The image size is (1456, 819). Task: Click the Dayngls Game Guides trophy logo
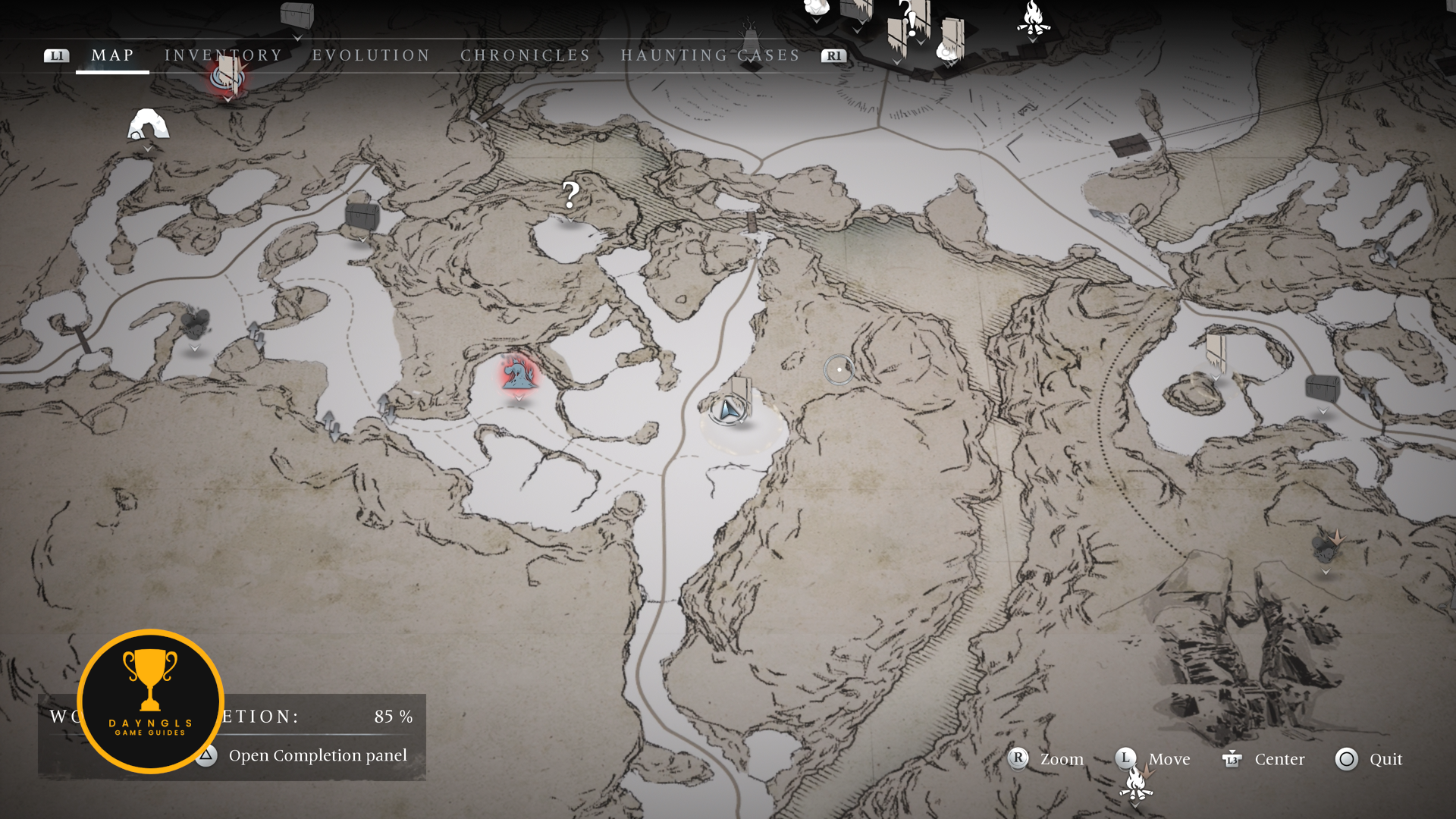point(150,701)
